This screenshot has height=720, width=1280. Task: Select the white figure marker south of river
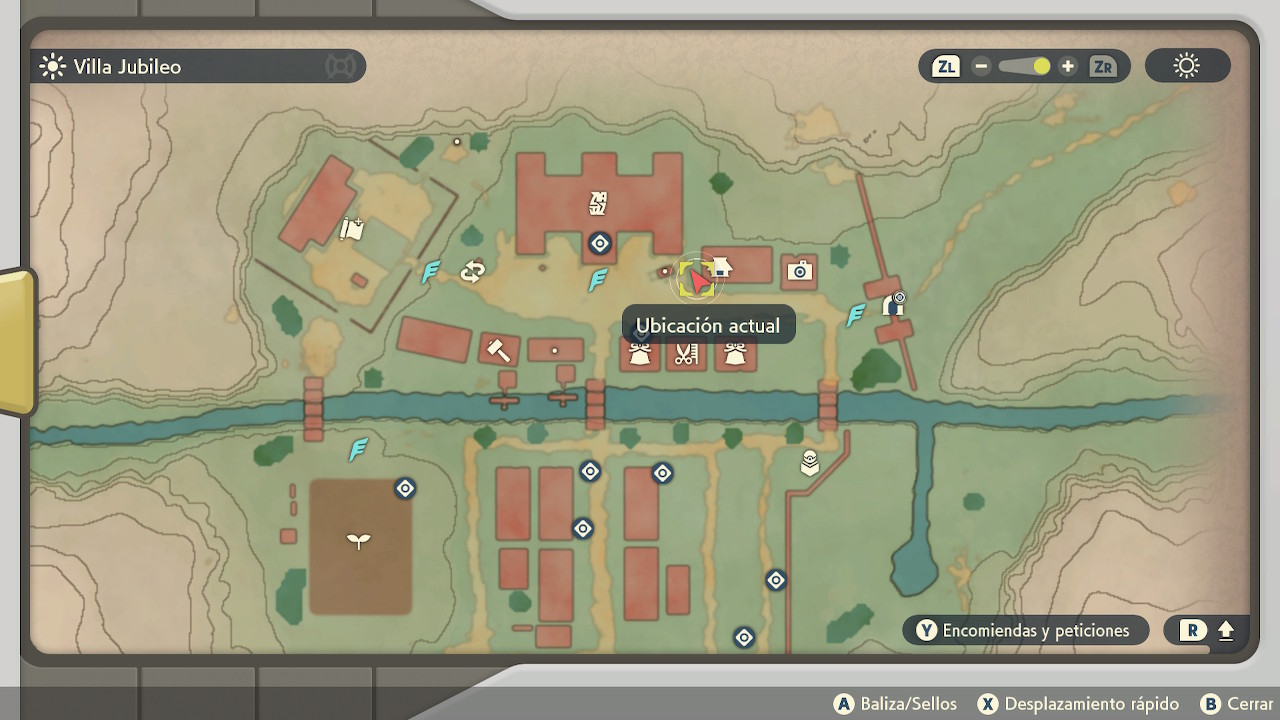coord(810,463)
